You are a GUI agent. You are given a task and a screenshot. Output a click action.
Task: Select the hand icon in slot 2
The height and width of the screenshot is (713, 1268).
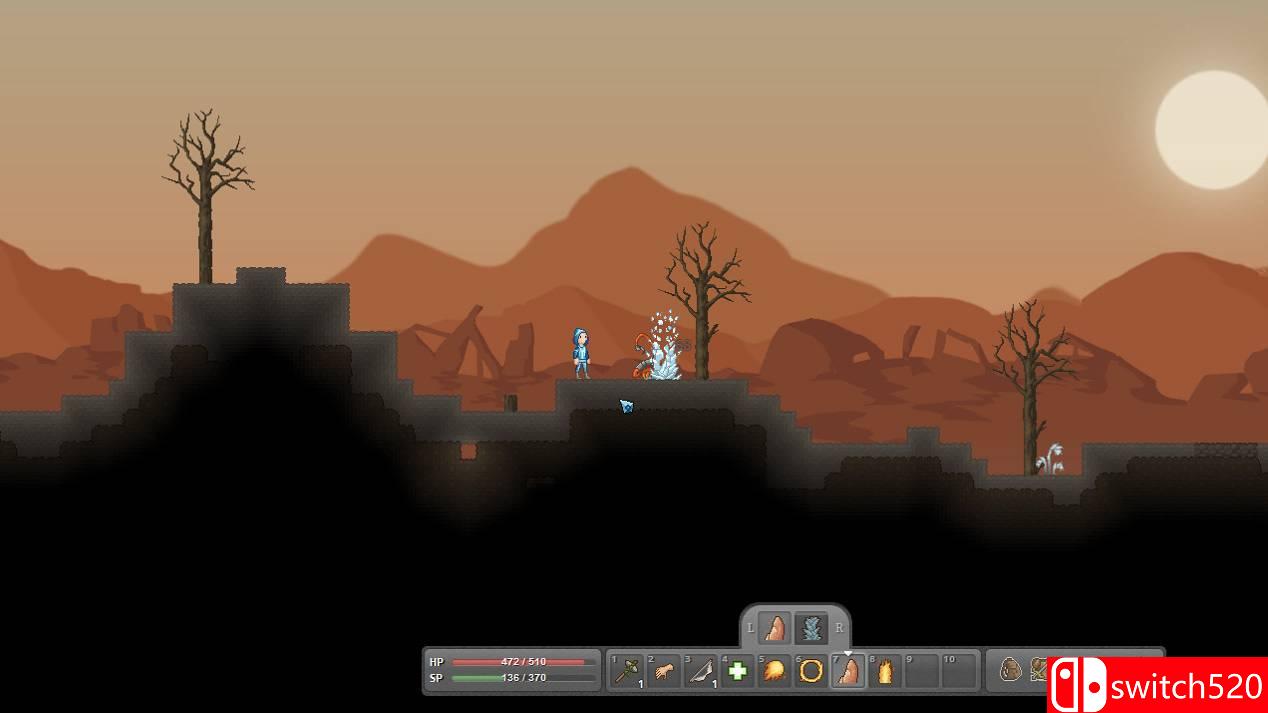664,671
